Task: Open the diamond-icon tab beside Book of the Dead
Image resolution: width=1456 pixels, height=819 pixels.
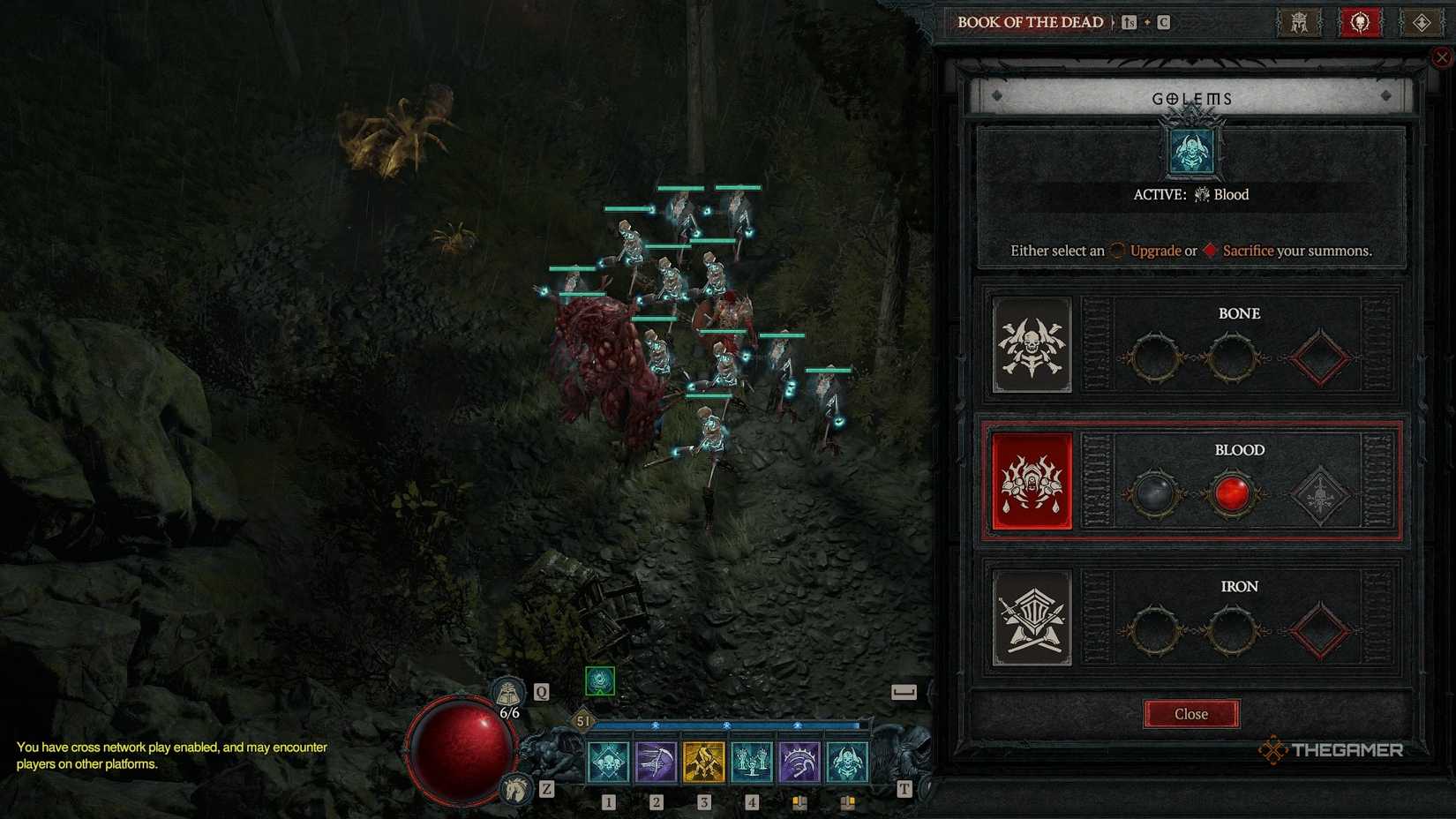Action: 1422,22
